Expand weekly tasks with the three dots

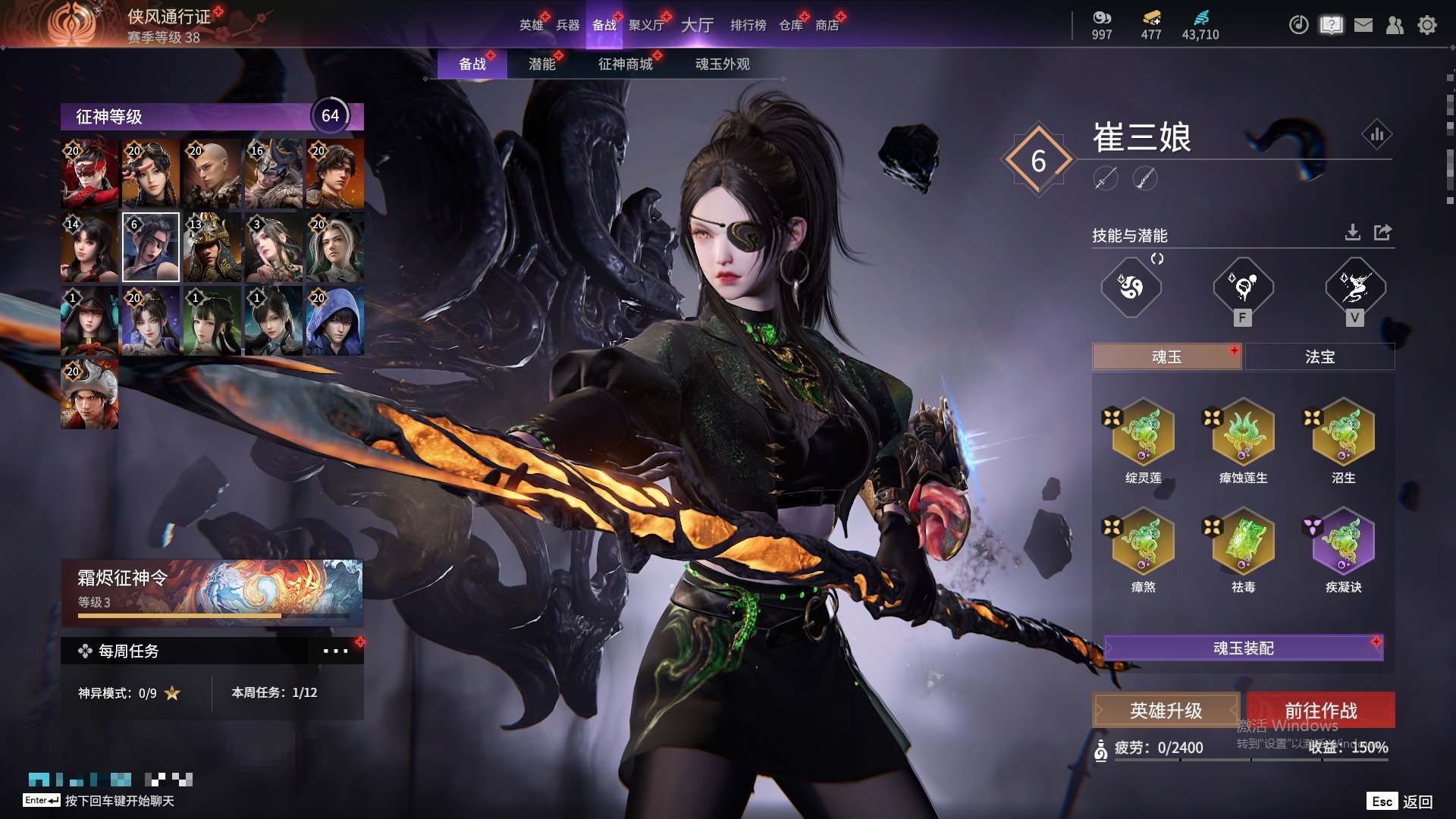(x=335, y=651)
